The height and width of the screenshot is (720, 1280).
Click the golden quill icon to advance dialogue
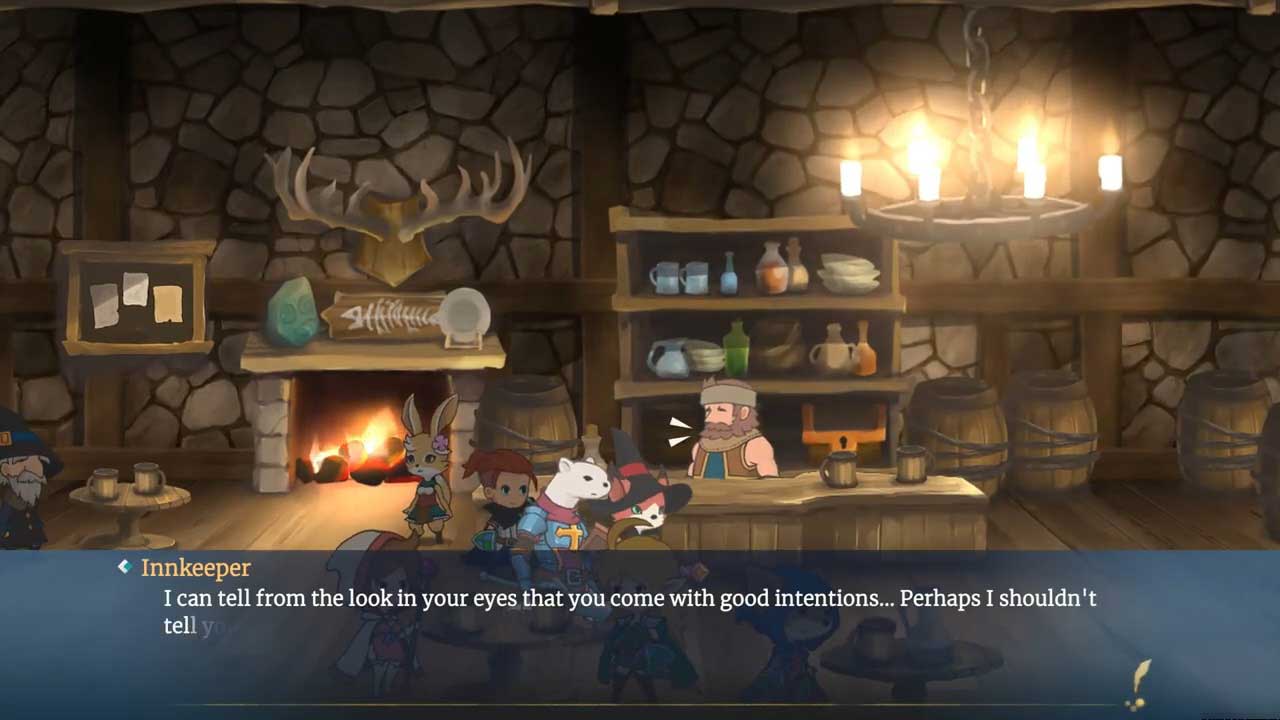(1137, 684)
